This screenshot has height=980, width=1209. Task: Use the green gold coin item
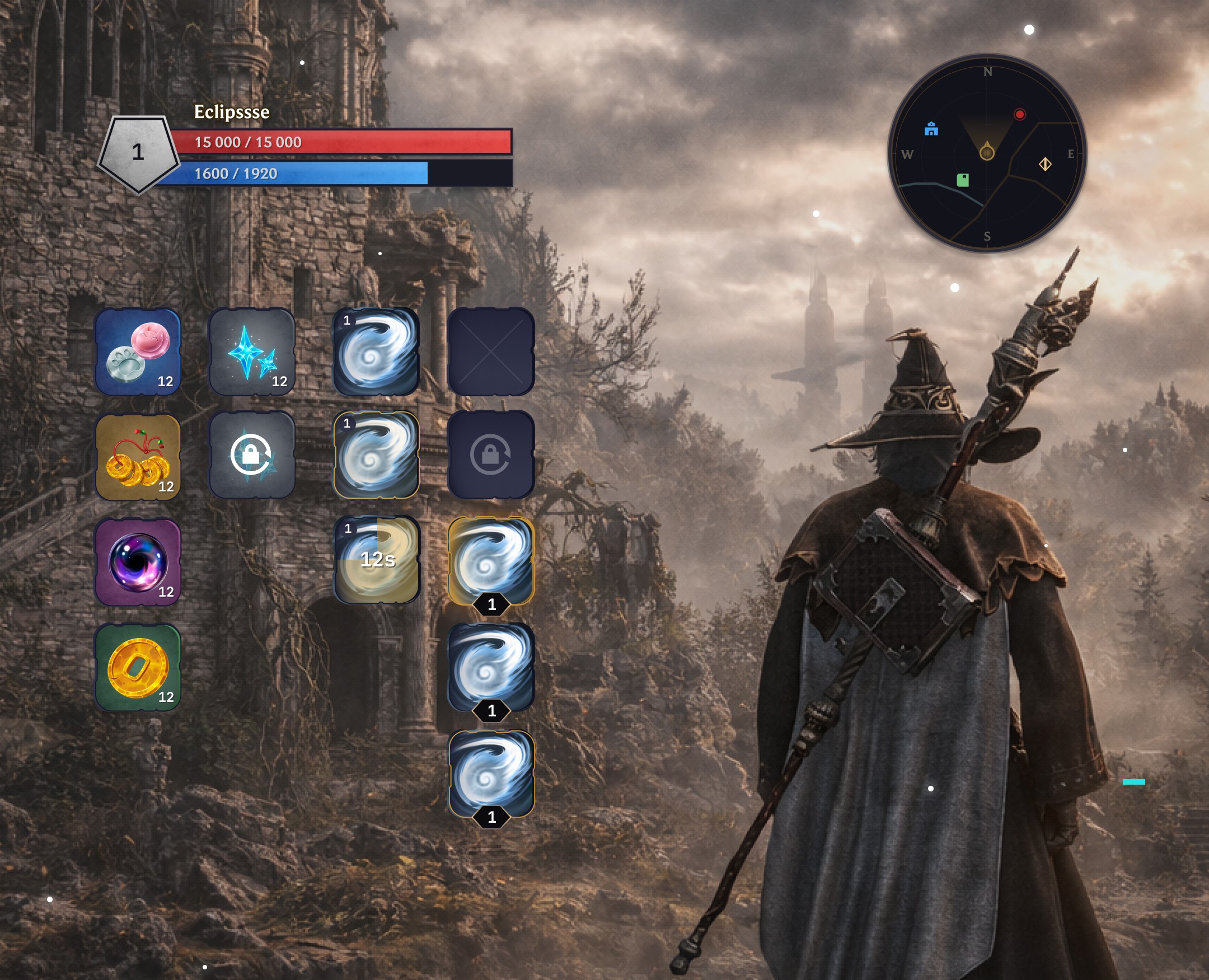[x=138, y=666]
